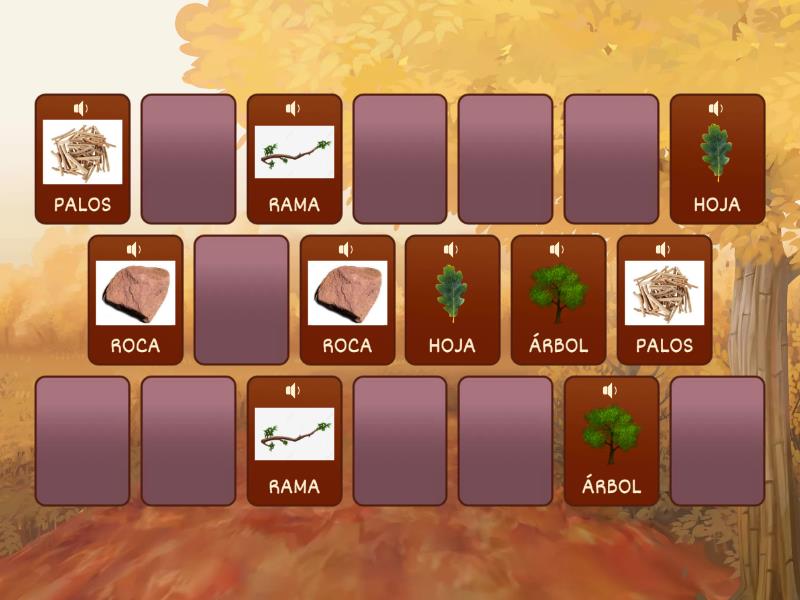Choose the ÁRBOL card between HOJA and PALOS

558,299
